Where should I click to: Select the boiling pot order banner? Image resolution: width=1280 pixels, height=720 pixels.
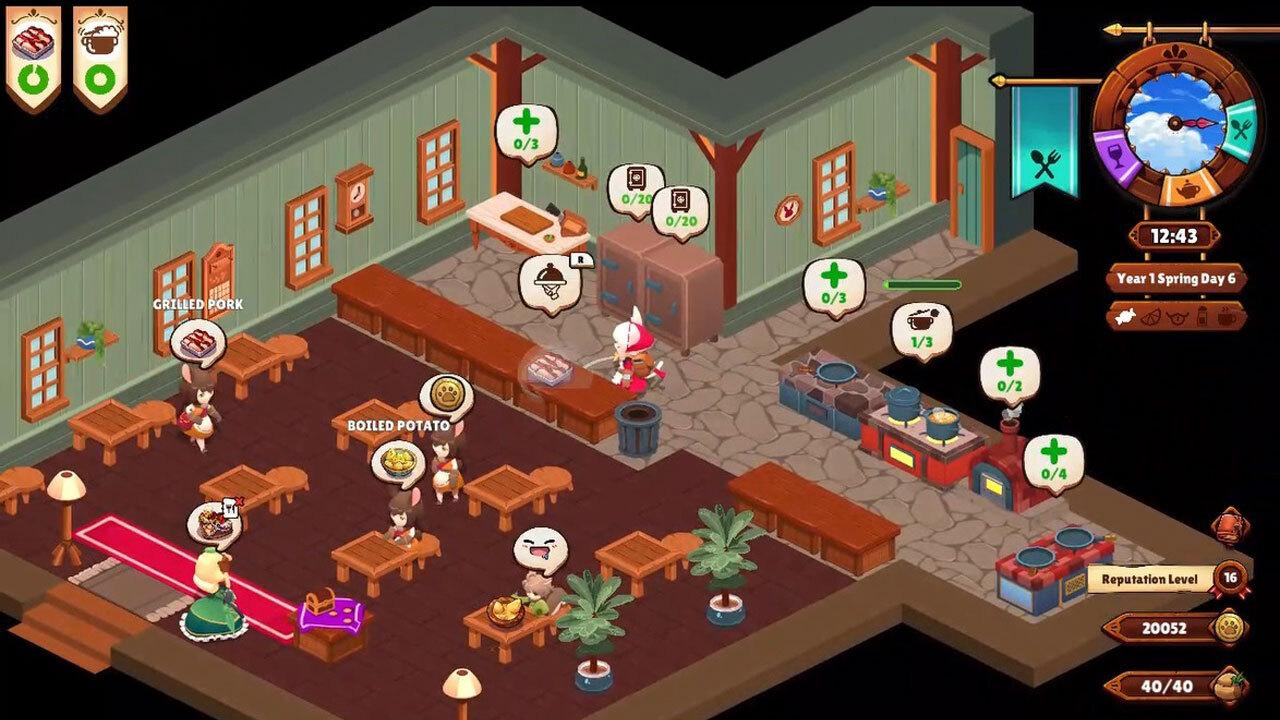pyautogui.click(x=99, y=56)
